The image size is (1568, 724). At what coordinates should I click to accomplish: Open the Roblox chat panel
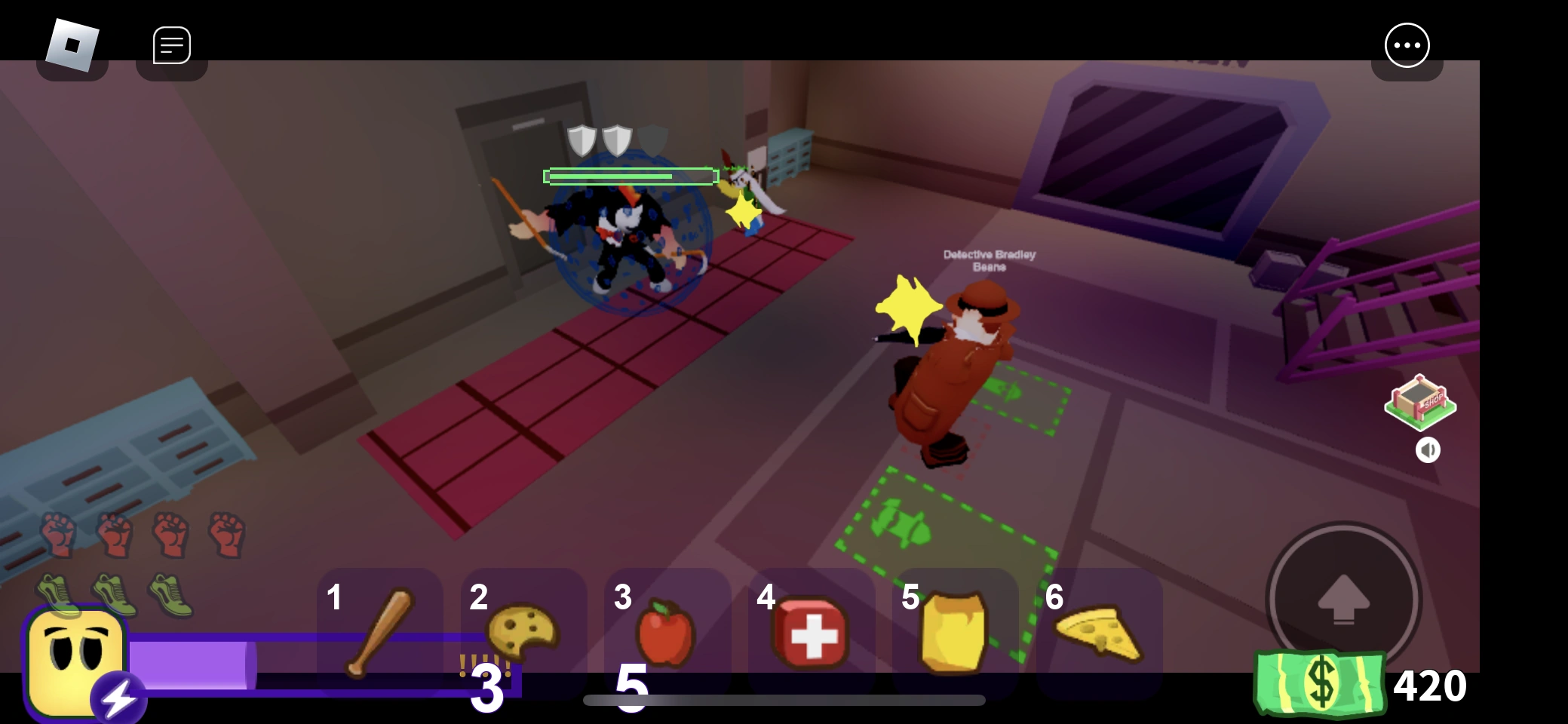pyautogui.click(x=172, y=44)
